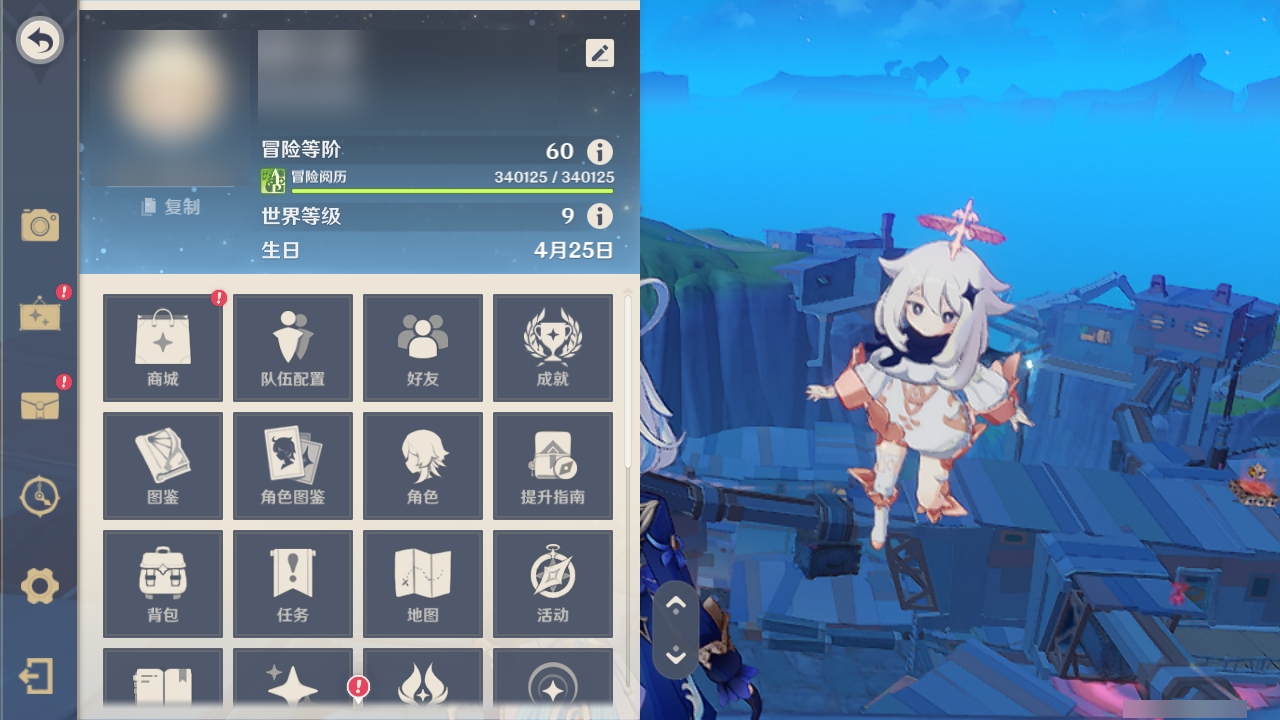The image size is (1280, 720).
Task: Open the Events (活动) page
Action: [552, 583]
